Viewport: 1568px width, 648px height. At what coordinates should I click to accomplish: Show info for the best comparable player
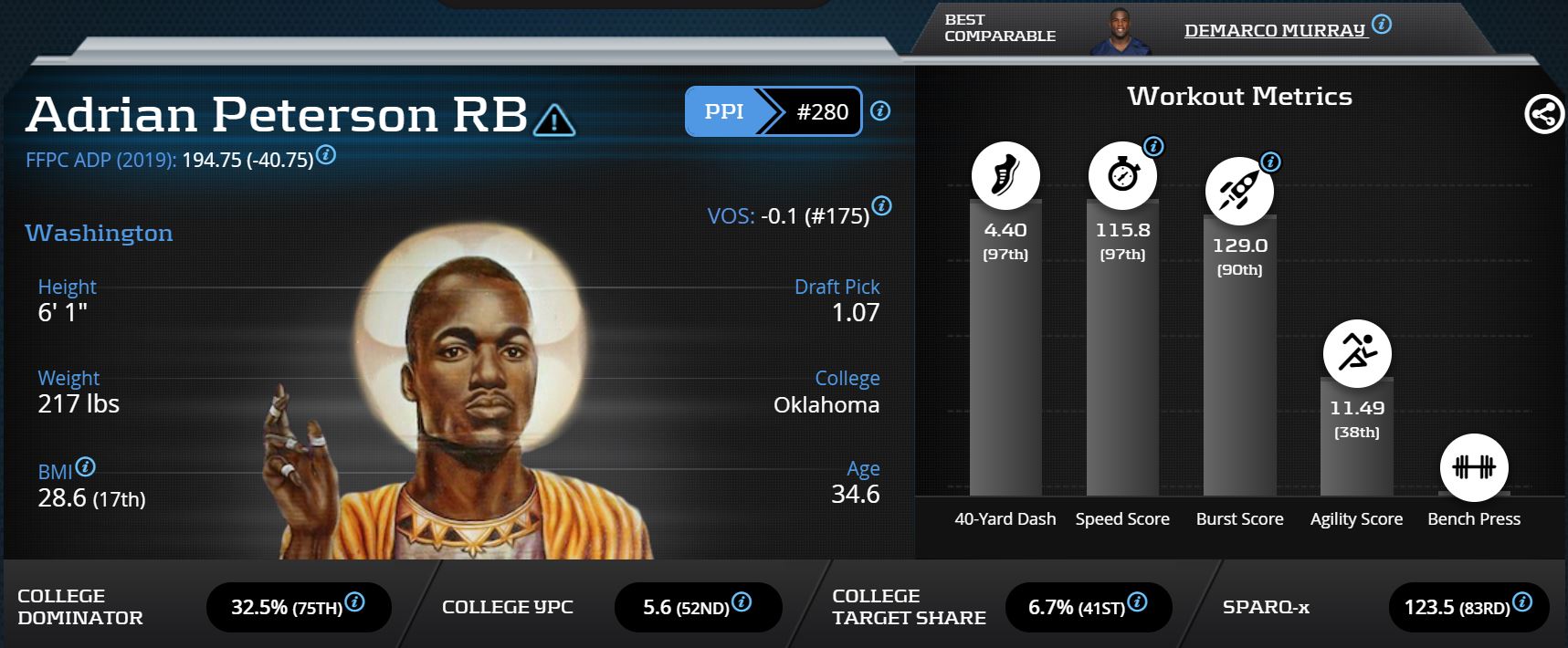pos(1382,25)
